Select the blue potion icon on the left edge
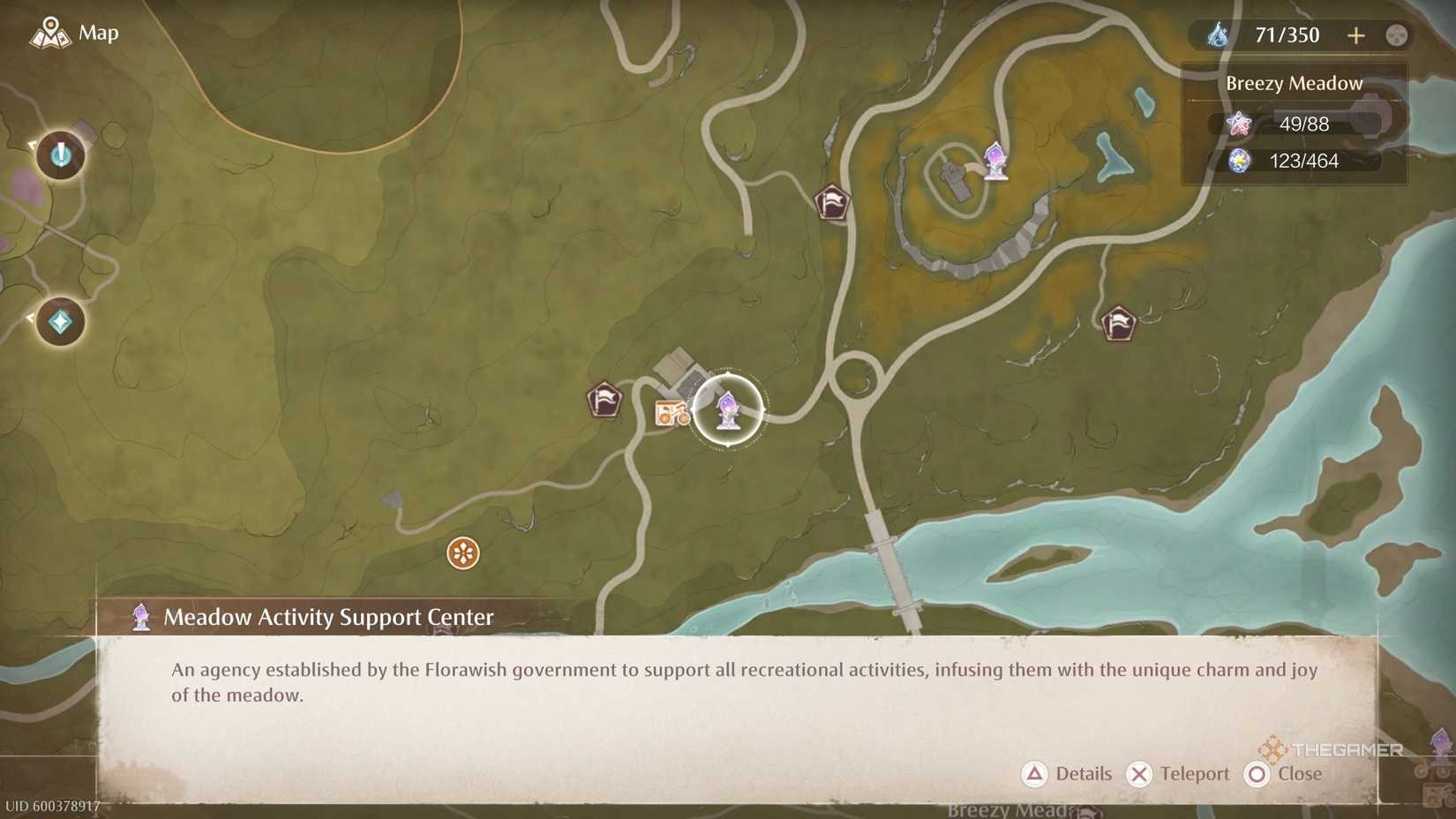The height and width of the screenshot is (819, 1456). 58,155
